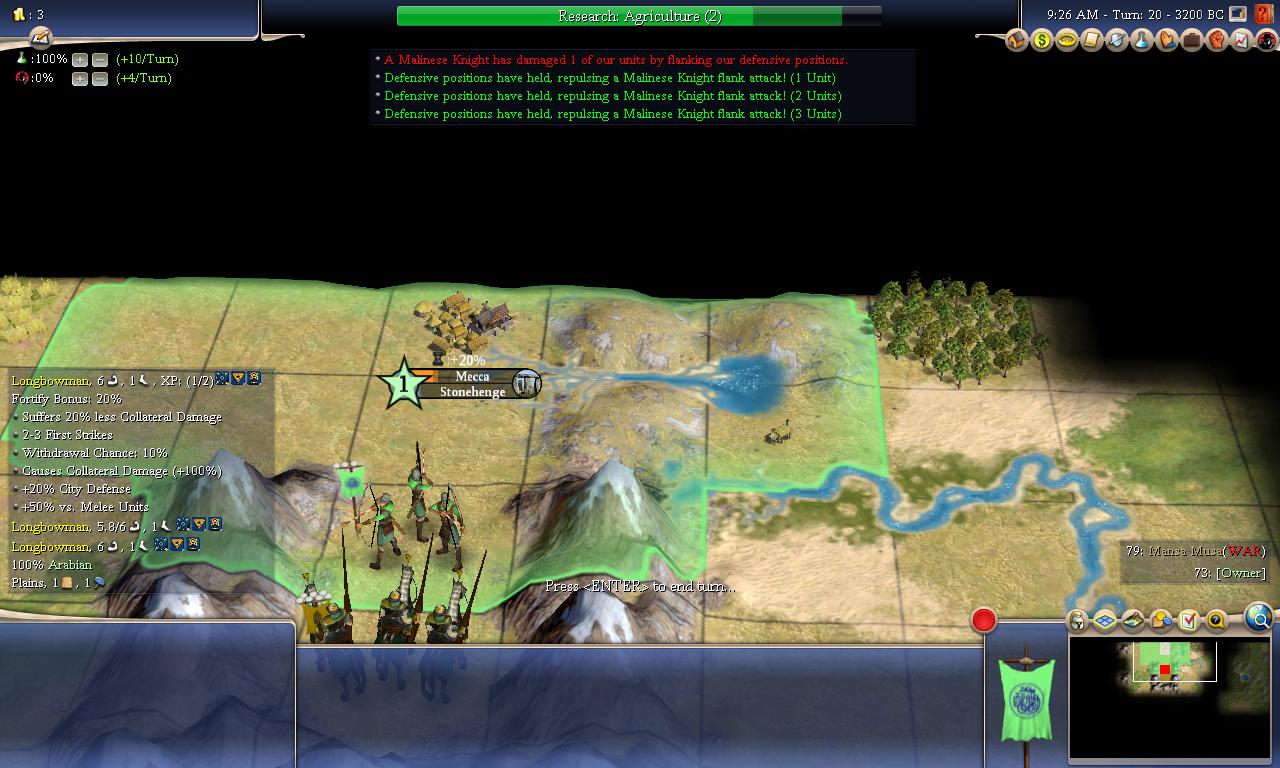The image size is (1280, 768).
Task: Open the Military Advisor fist icon
Action: pos(1216,41)
